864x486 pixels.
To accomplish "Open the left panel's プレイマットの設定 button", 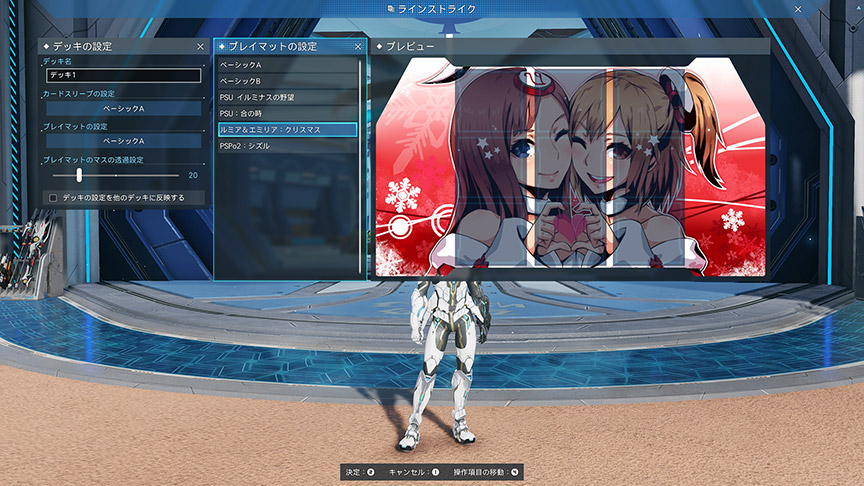I will [x=123, y=141].
